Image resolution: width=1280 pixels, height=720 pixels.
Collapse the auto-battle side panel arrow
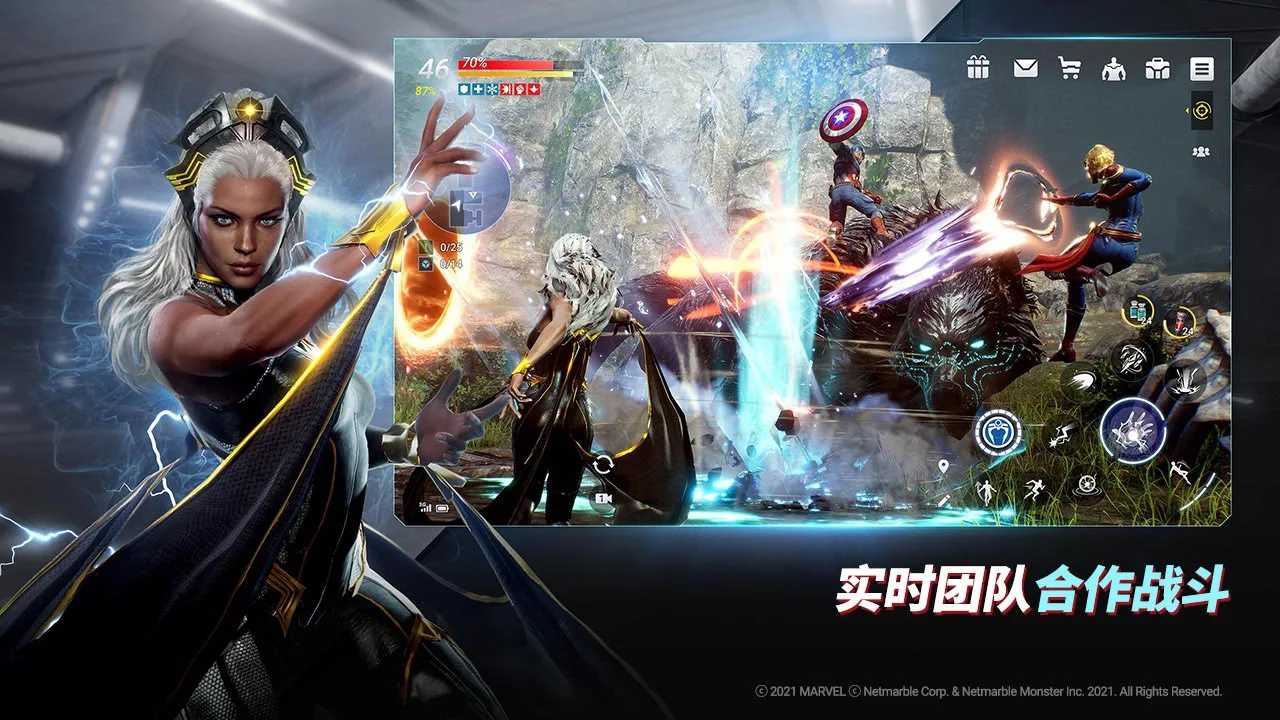[x=1187, y=110]
